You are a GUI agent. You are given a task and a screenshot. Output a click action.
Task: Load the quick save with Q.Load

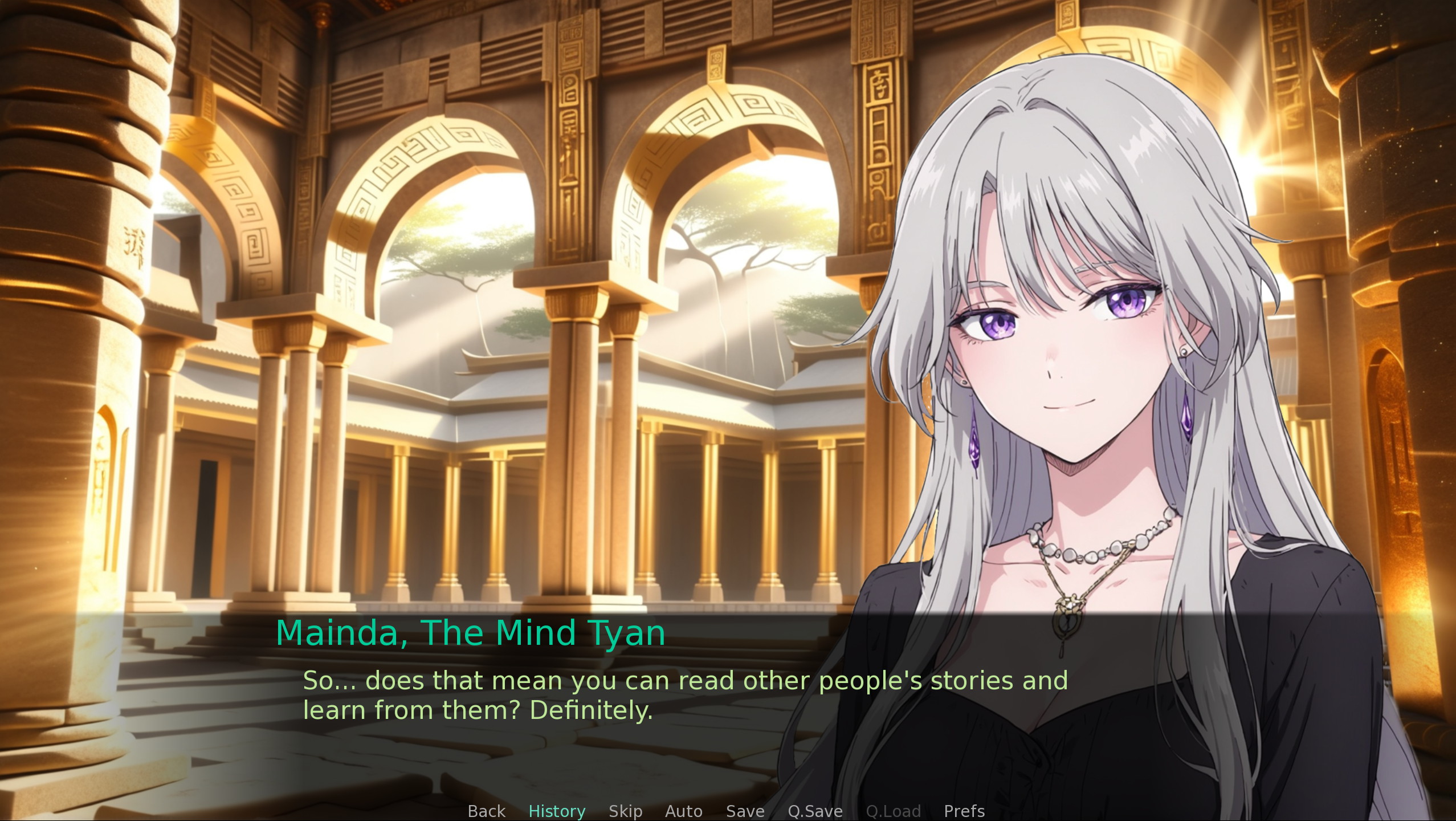pyautogui.click(x=893, y=811)
